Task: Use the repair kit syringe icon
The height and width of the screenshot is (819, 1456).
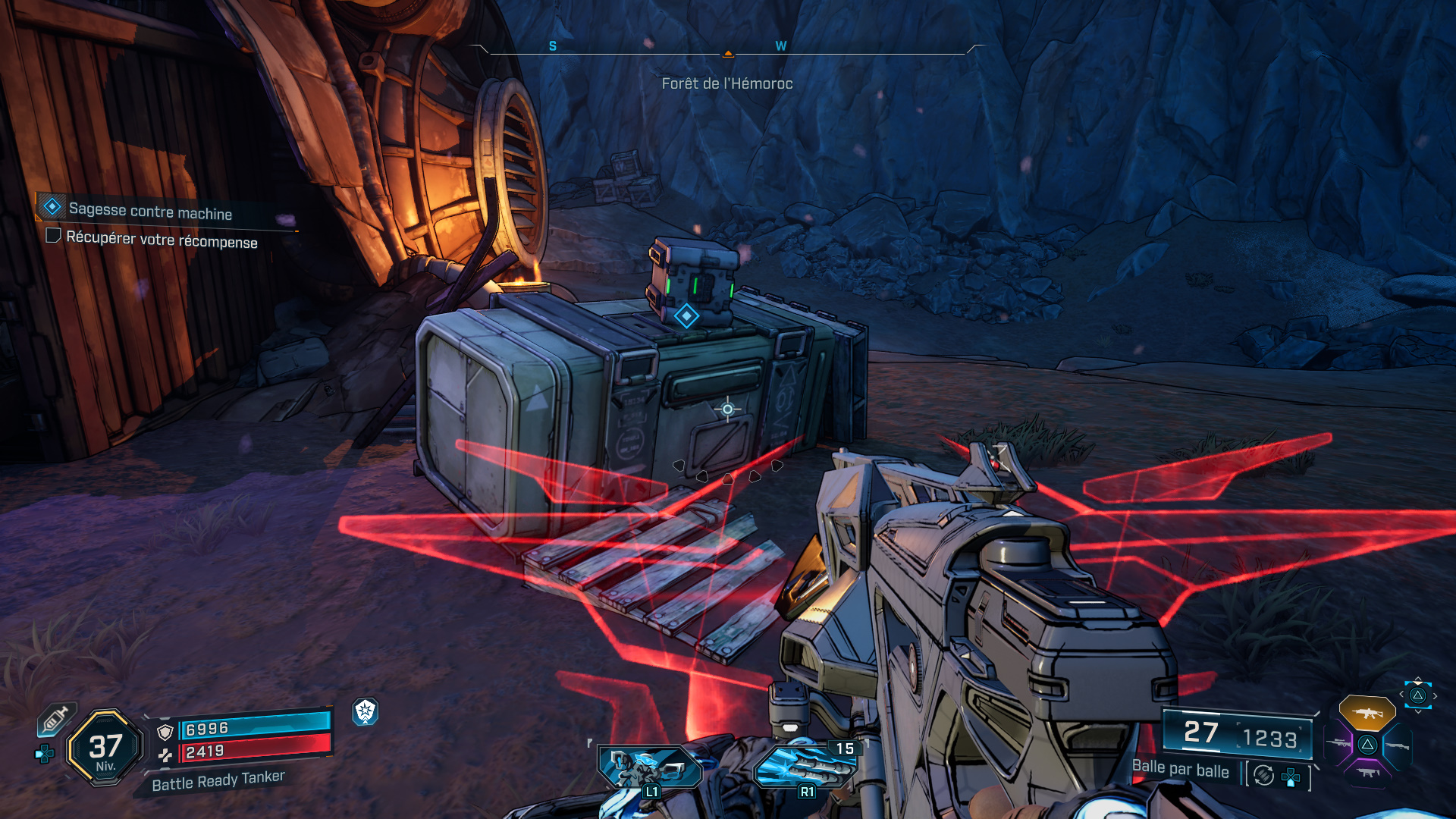Action: tap(55, 718)
